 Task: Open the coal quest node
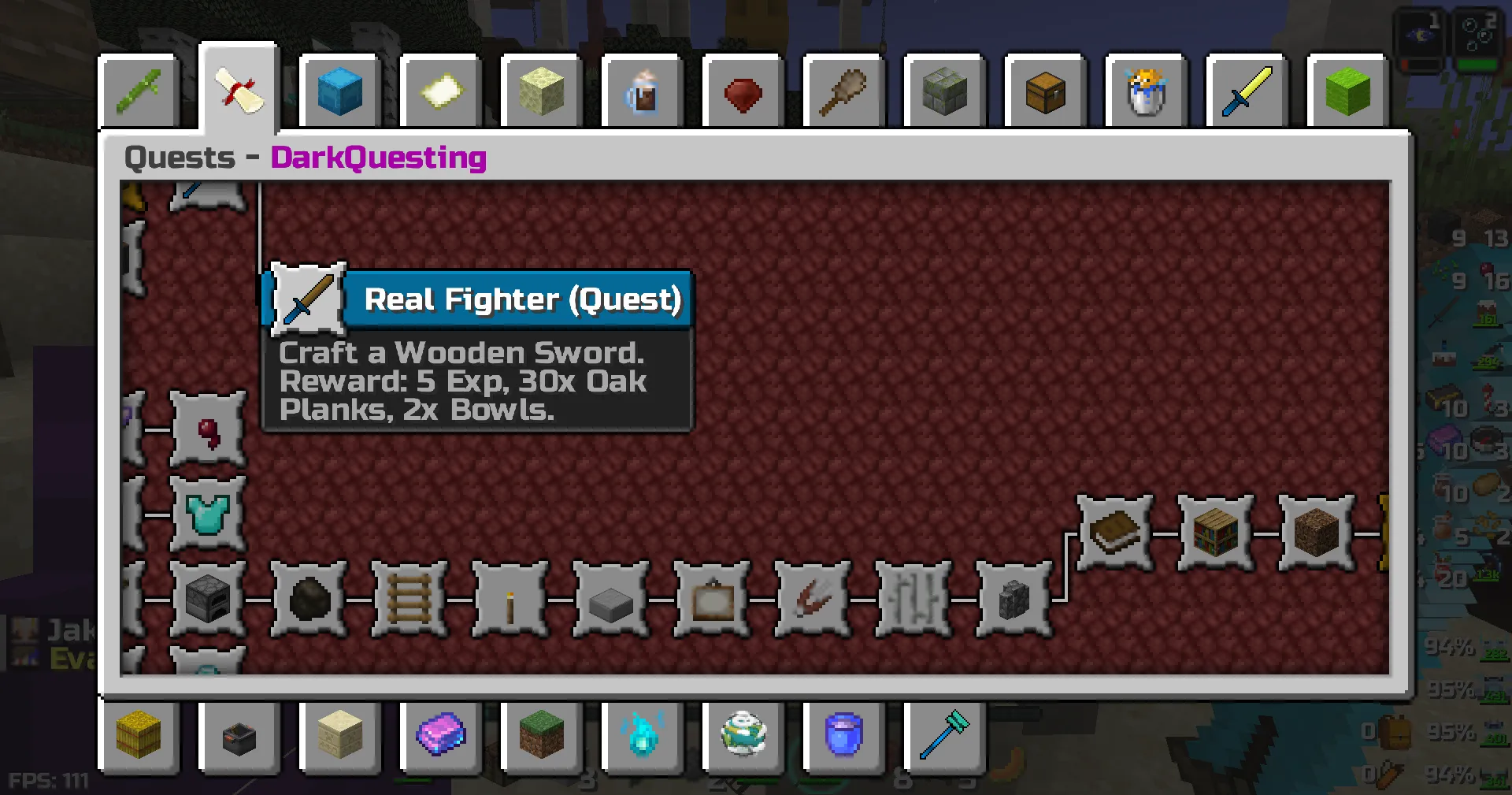pyautogui.click(x=307, y=599)
